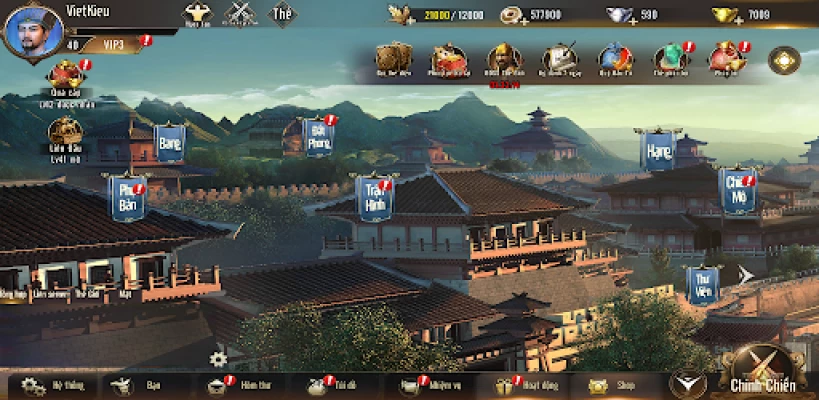The height and width of the screenshot is (400, 819).
Task: Collapse the bottom menu with the chevron button
Action: pyautogui.click(x=684, y=381)
